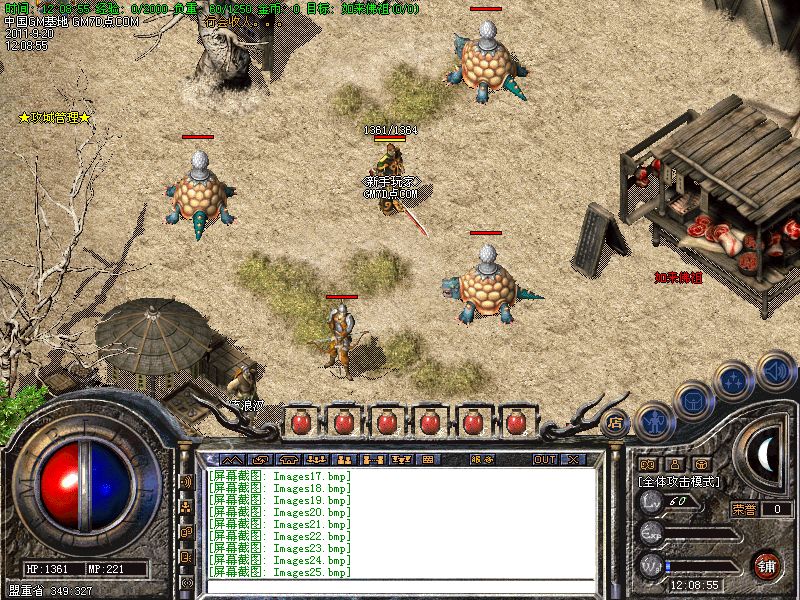800x600 pixels.
Task: Open the shop via round 店 button
Action: (614, 422)
